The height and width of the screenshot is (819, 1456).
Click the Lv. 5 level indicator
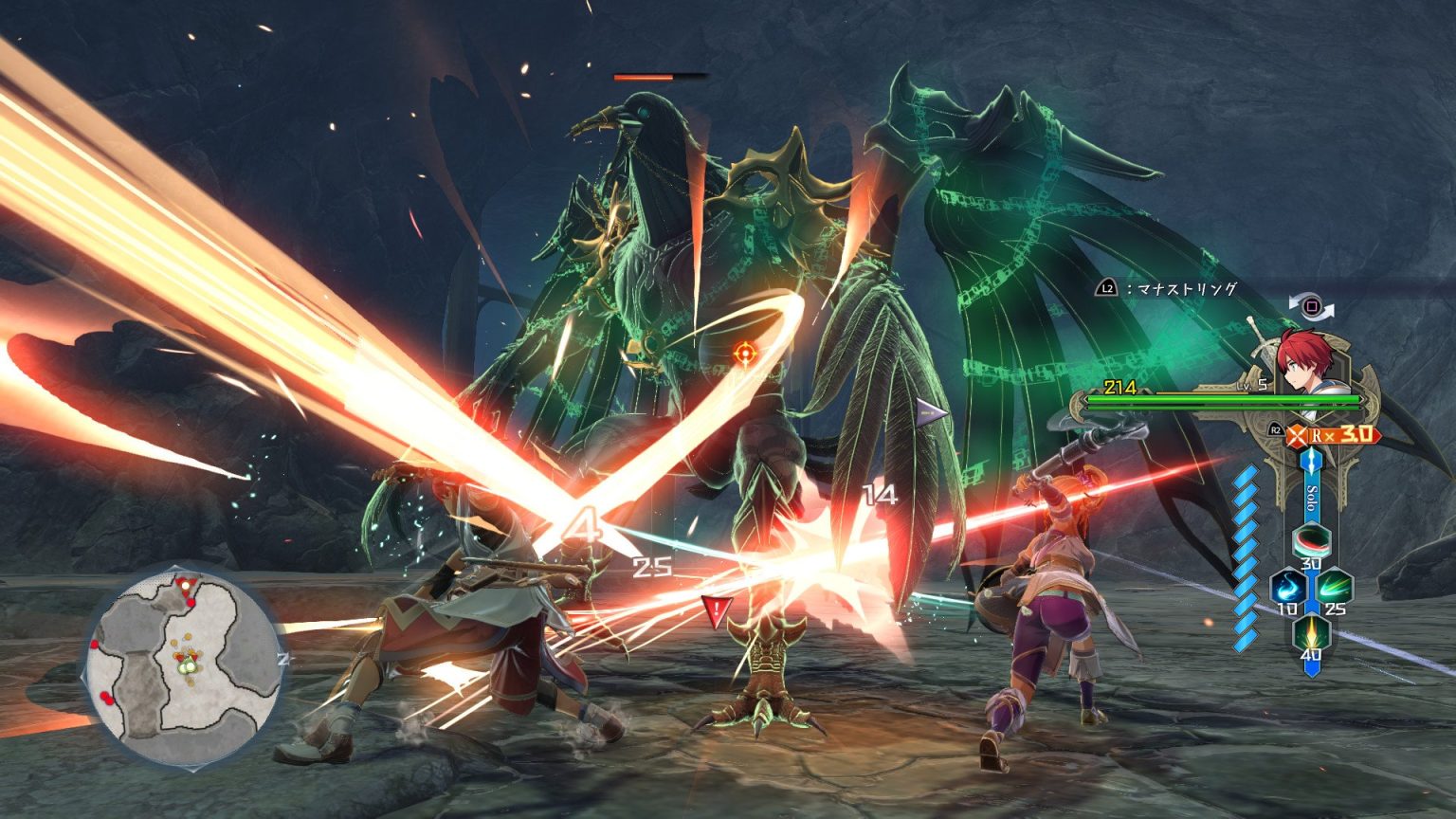tap(1251, 384)
